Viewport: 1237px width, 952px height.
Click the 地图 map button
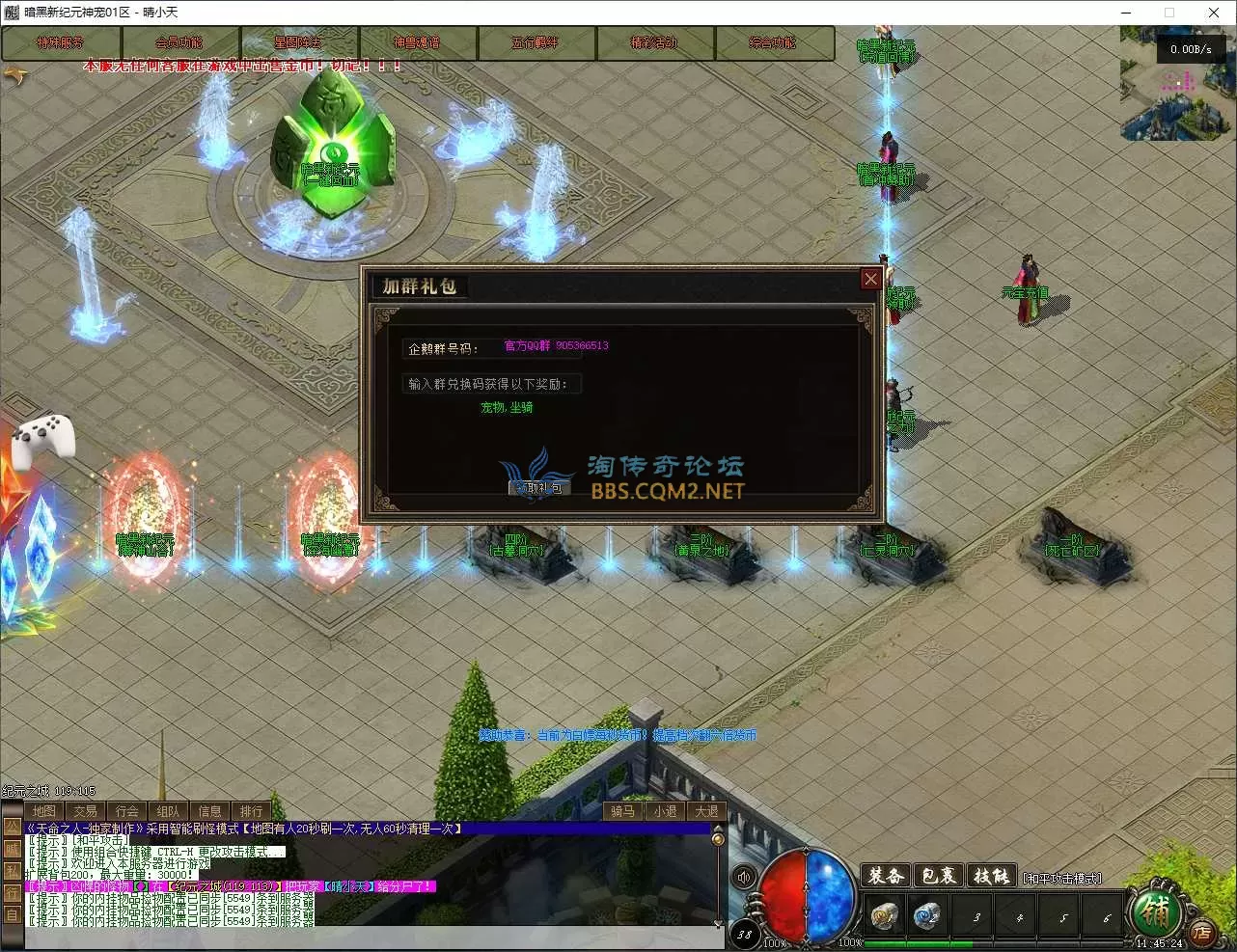pyautogui.click(x=44, y=811)
